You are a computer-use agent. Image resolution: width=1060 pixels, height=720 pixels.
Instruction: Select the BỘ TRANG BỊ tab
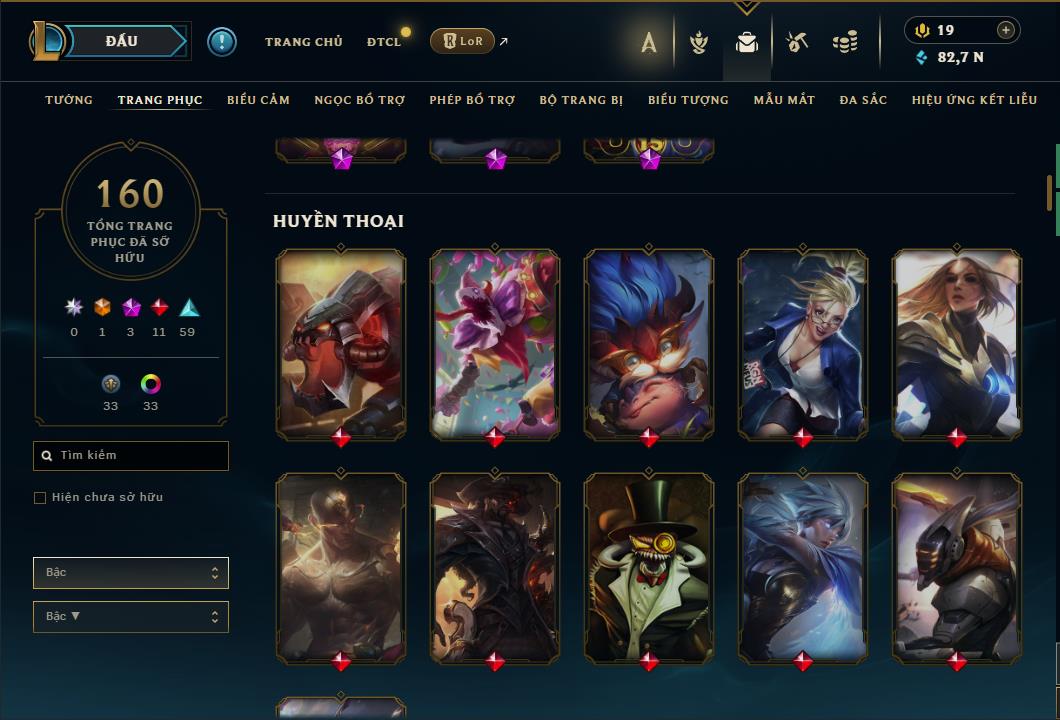pos(581,100)
